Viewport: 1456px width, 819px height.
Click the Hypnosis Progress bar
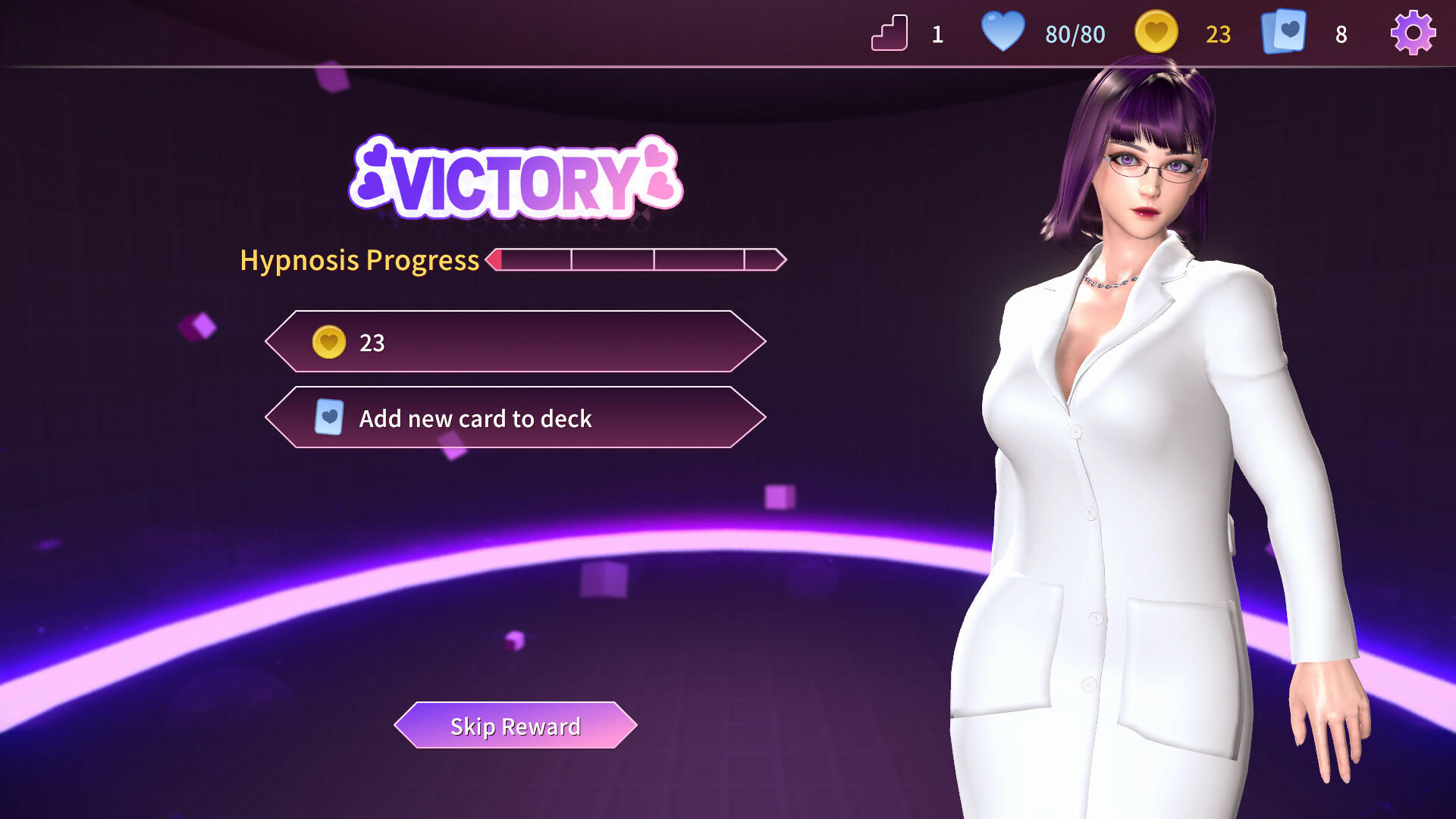tap(635, 260)
